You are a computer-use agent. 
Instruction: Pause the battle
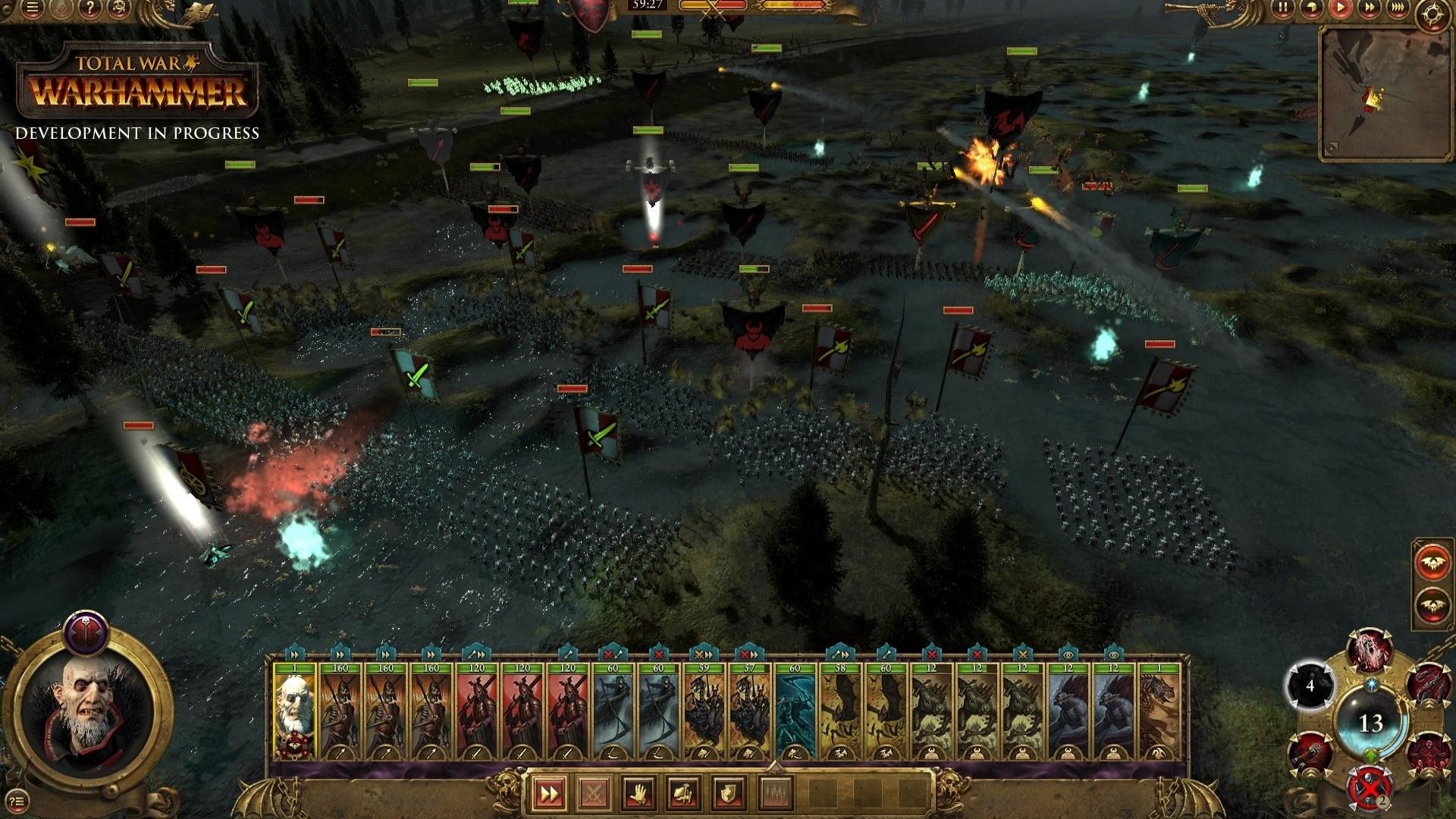coord(1282,8)
